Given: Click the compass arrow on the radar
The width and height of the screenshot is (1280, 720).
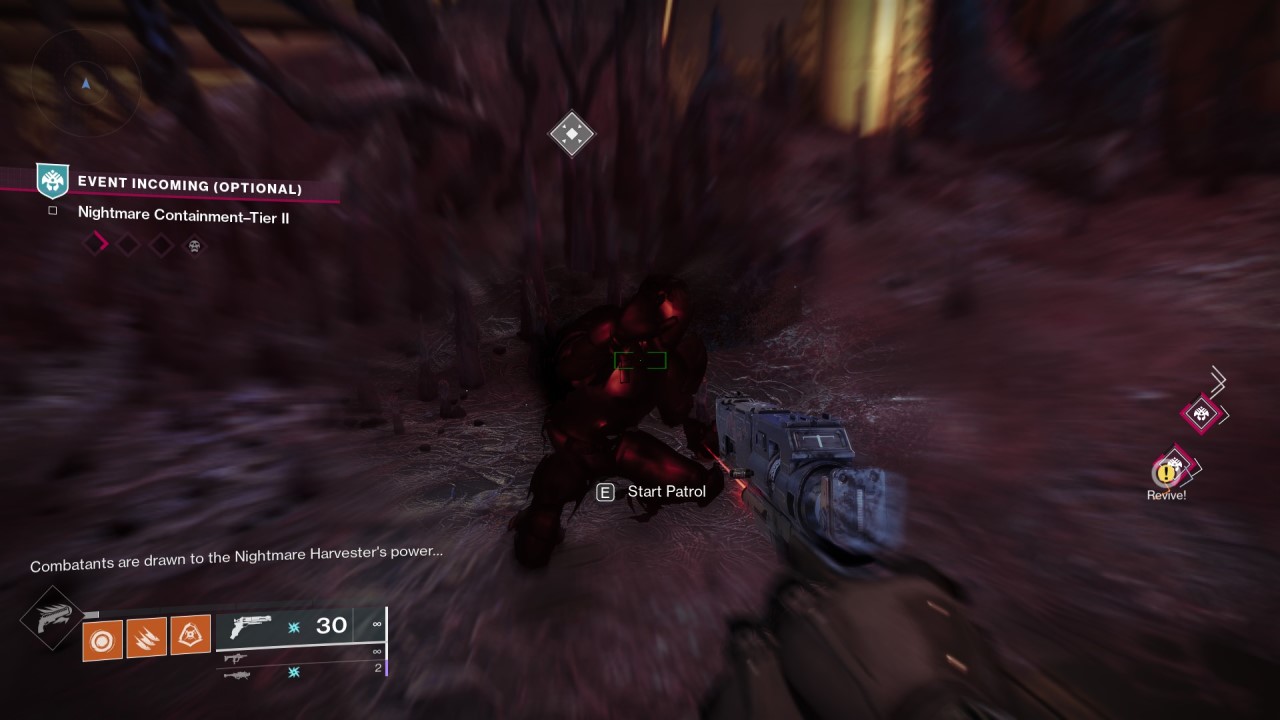Looking at the screenshot, I should (x=85, y=85).
